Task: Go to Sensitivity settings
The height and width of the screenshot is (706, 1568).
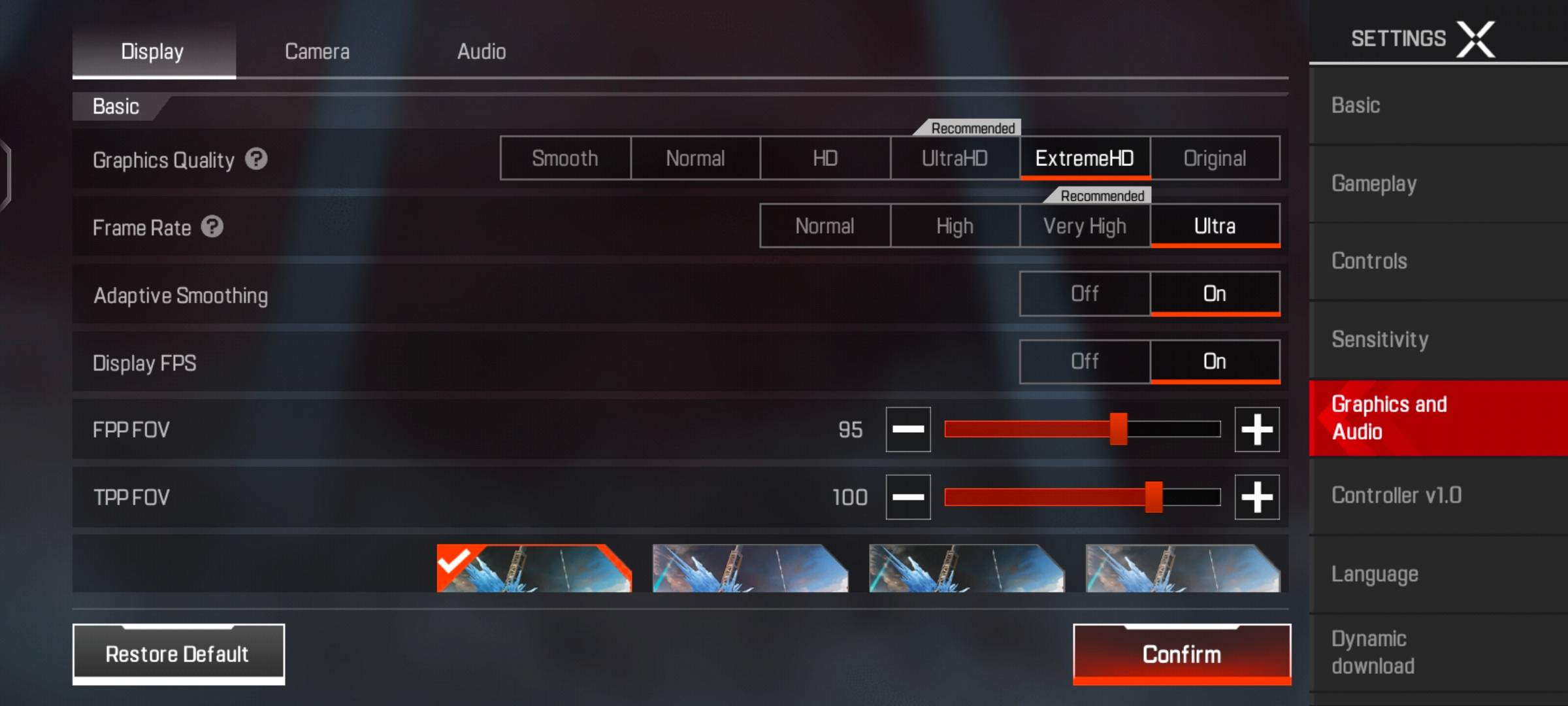Action: (1380, 339)
